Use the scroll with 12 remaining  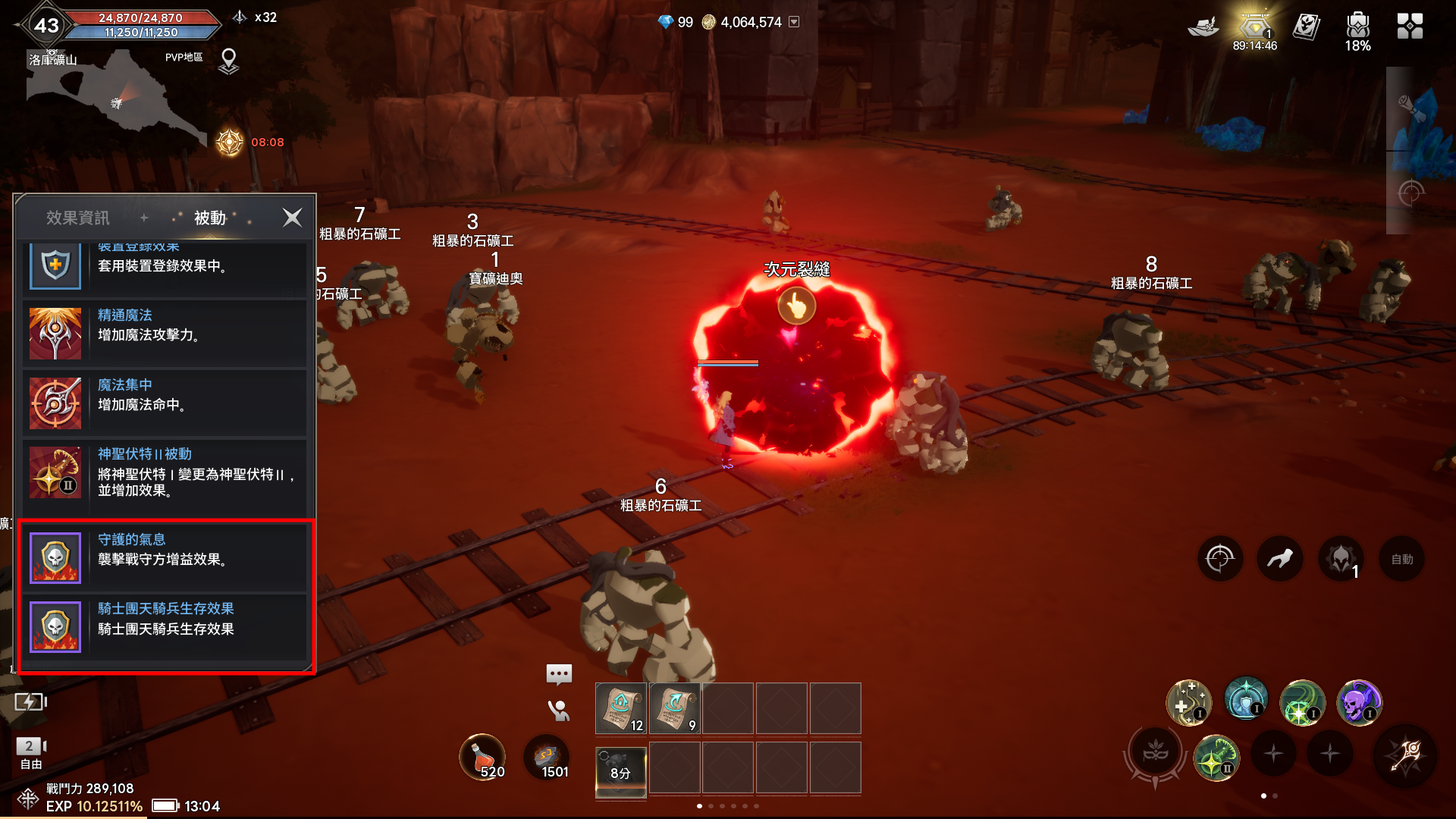tap(621, 708)
